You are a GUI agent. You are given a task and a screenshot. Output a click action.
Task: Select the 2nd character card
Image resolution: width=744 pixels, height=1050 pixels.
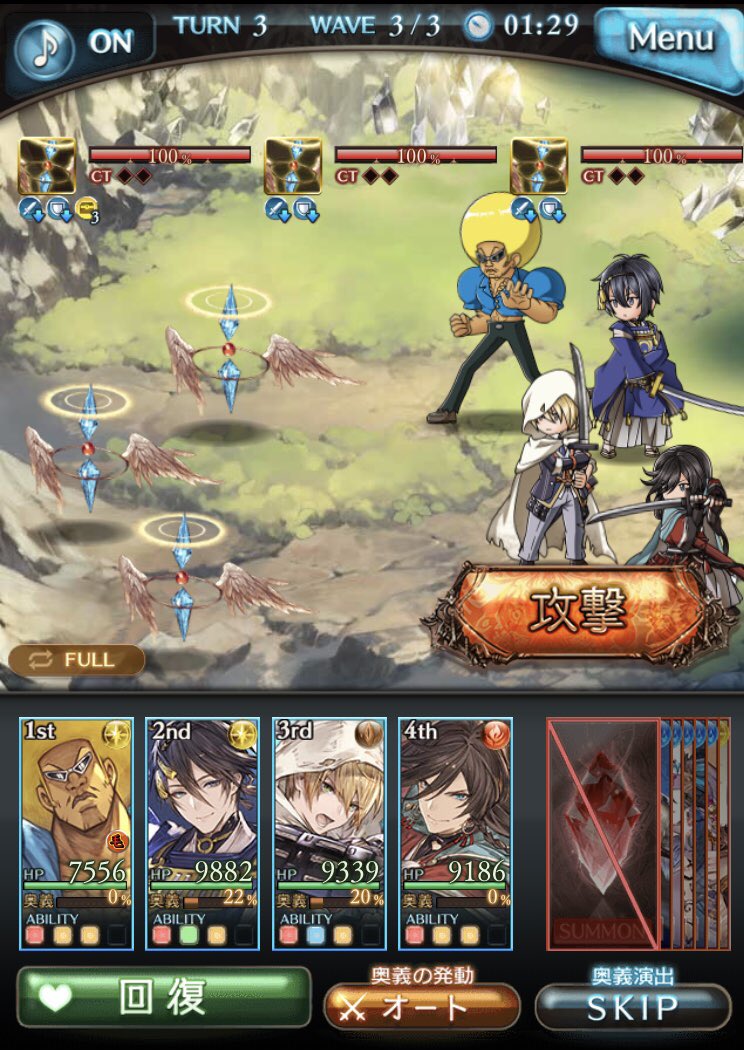pos(202,832)
